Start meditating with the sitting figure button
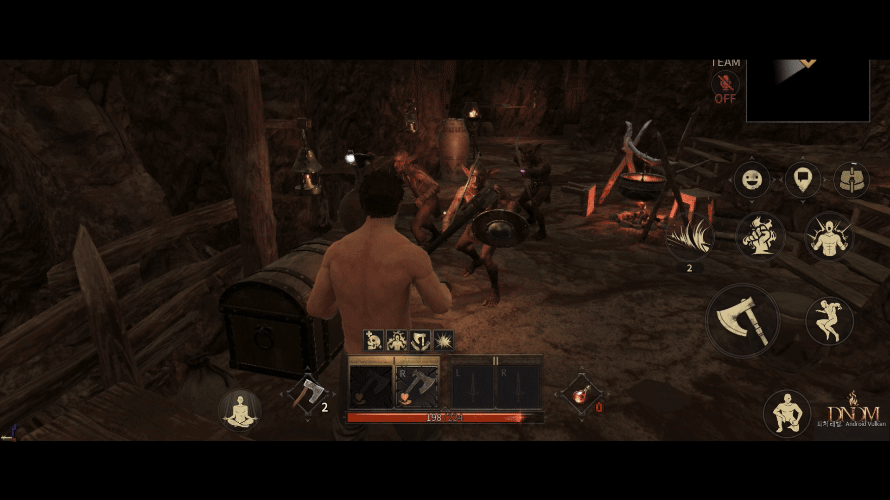 (x=240, y=409)
